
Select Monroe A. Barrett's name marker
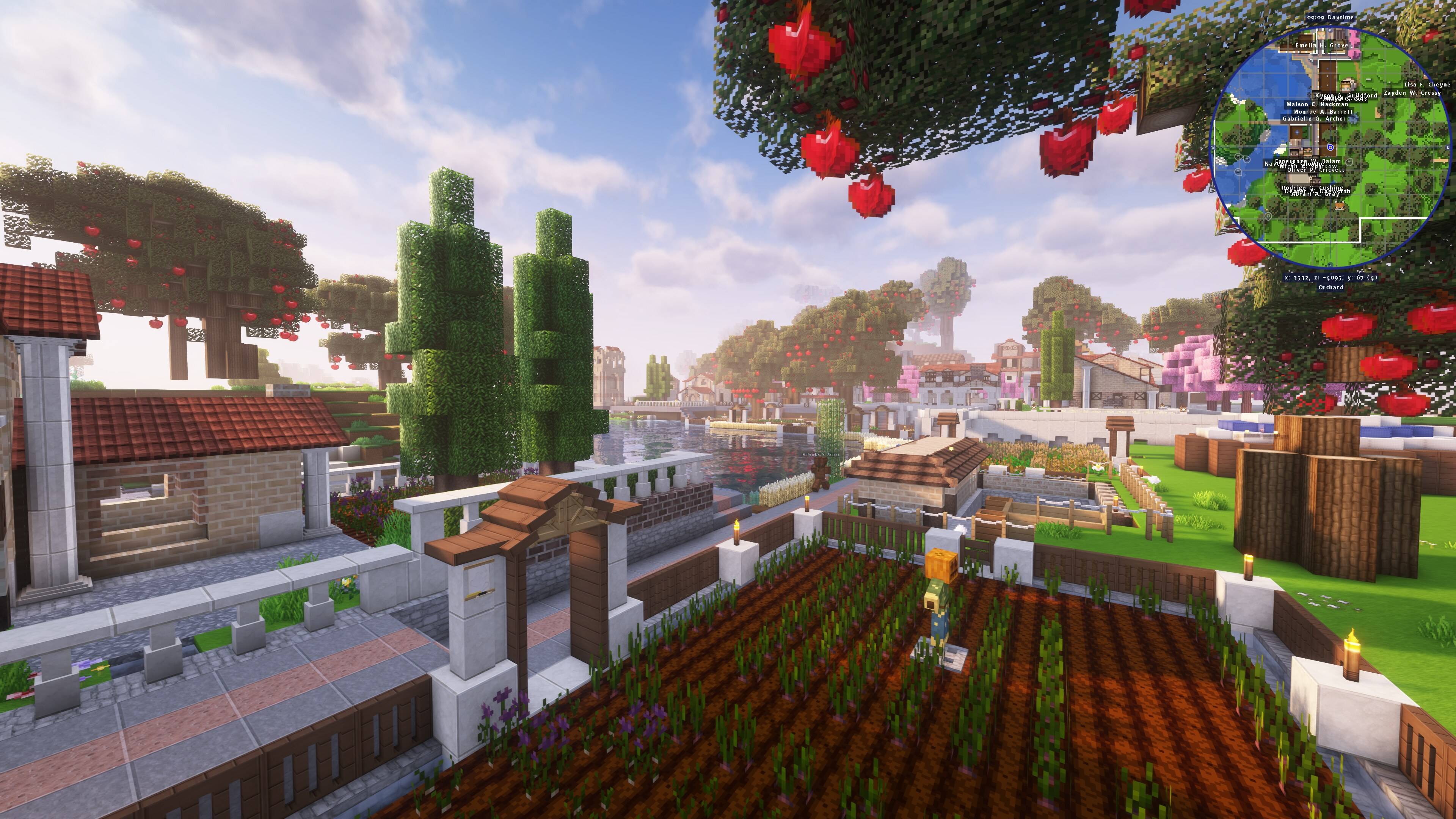tap(1324, 112)
